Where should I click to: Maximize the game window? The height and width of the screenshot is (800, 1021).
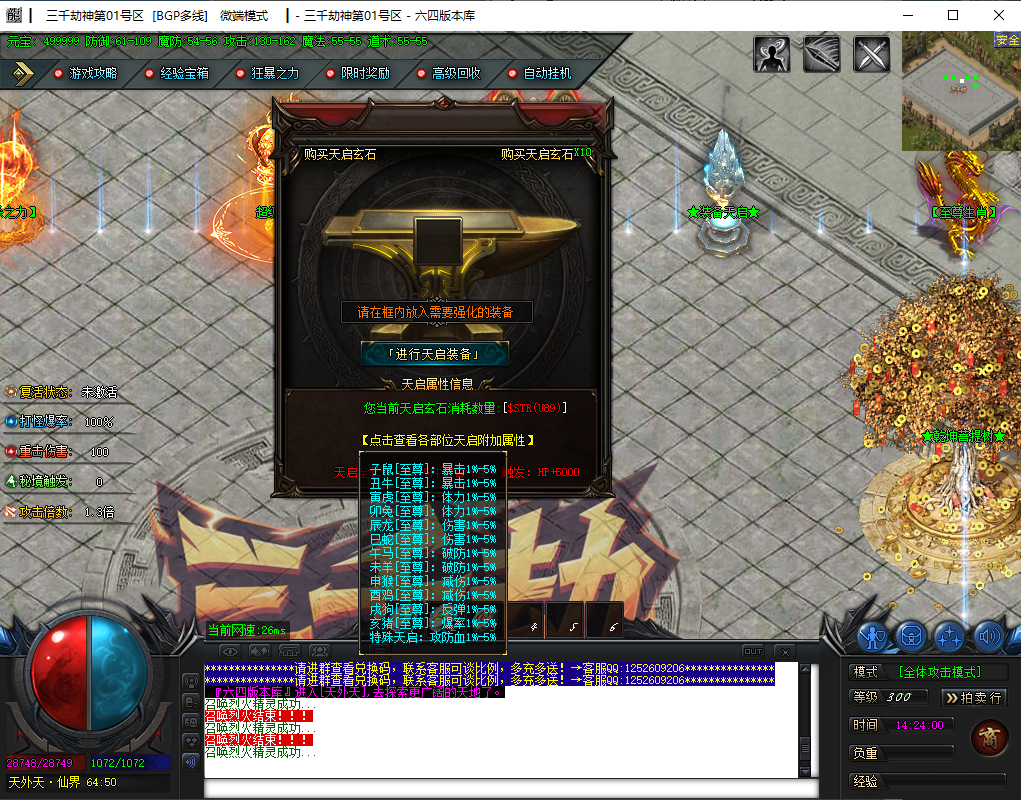pos(953,15)
